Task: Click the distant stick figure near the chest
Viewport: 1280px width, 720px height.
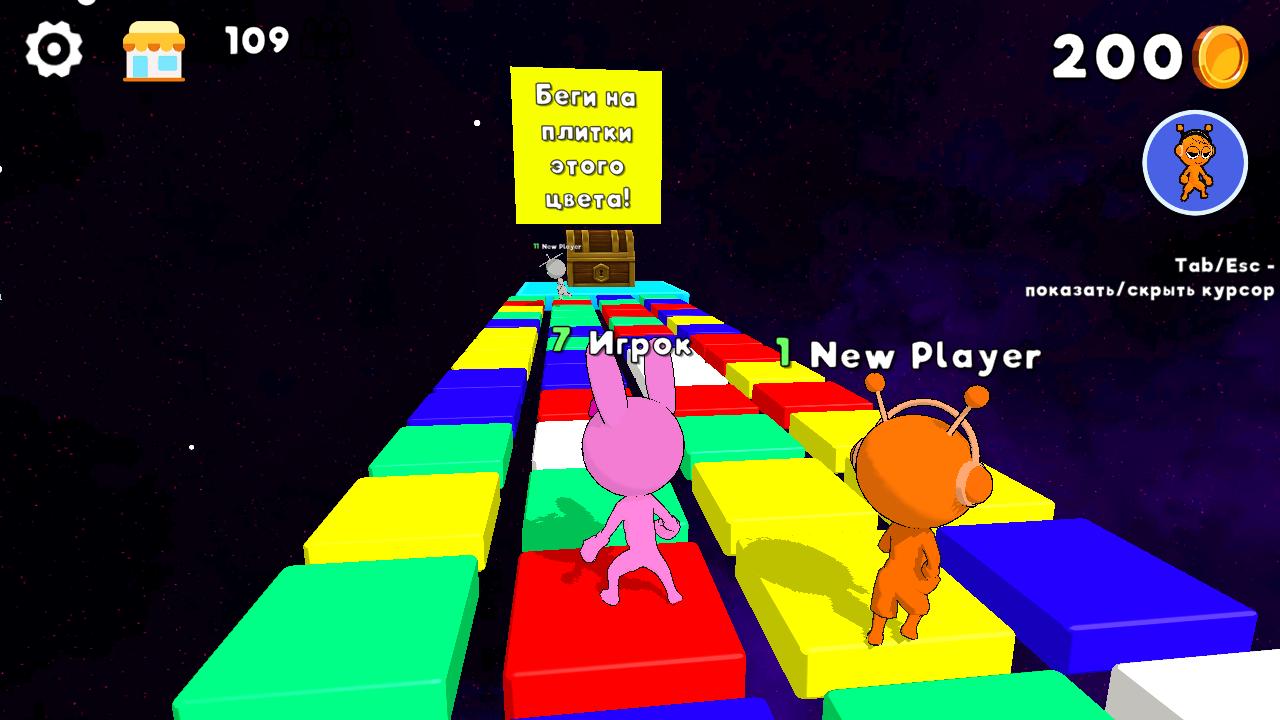Action: 558,270
